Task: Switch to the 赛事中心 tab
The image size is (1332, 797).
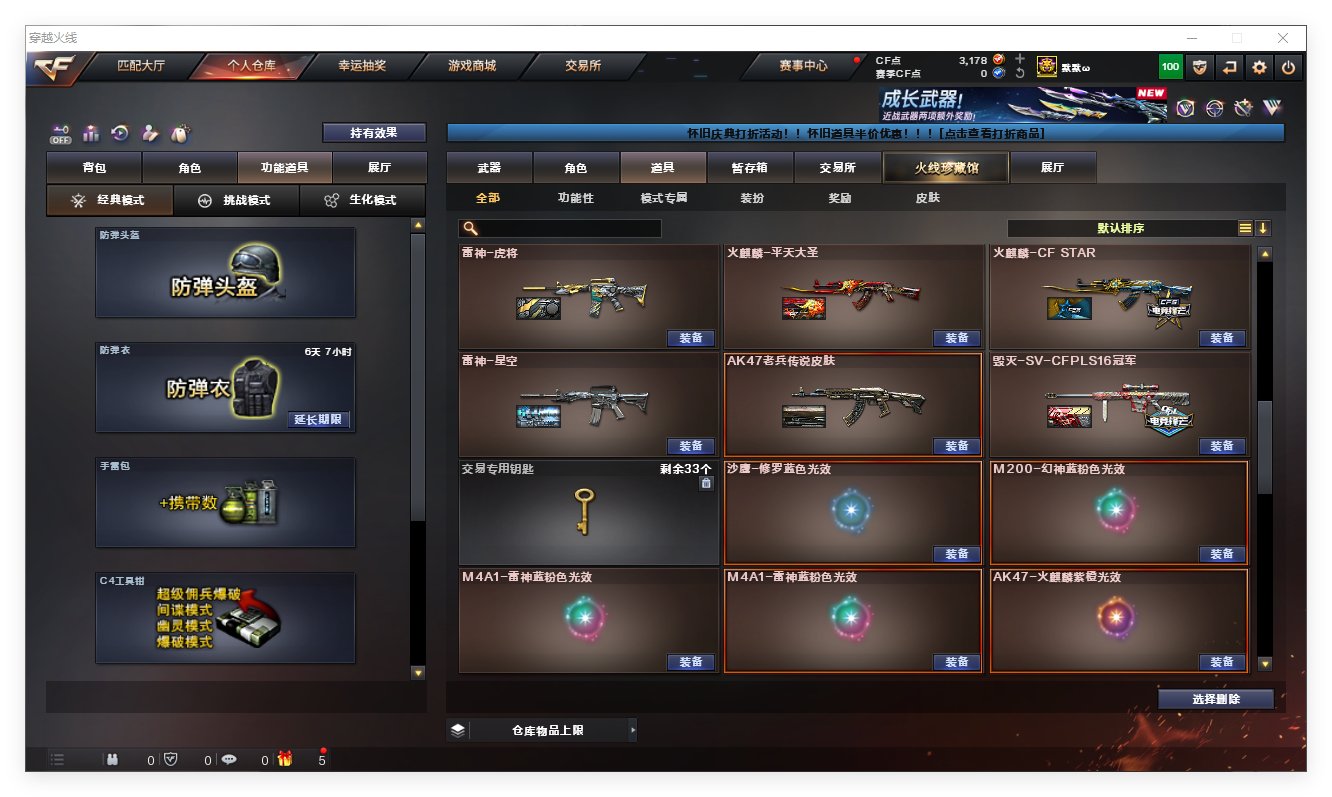Action: (x=803, y=66)
